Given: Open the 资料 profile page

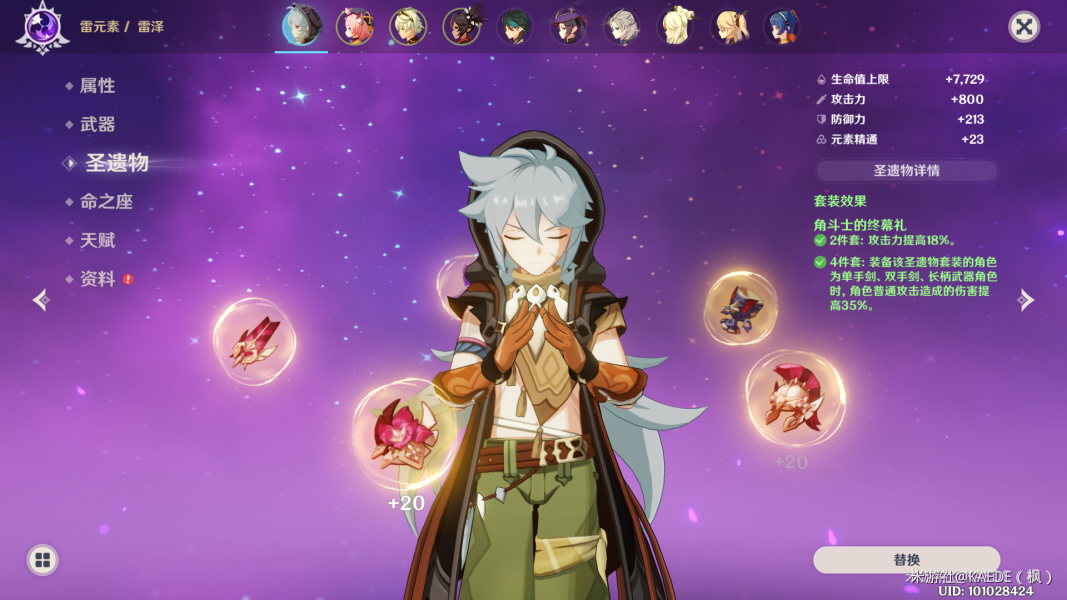Looking at the screenshot, I should [97, 279].
